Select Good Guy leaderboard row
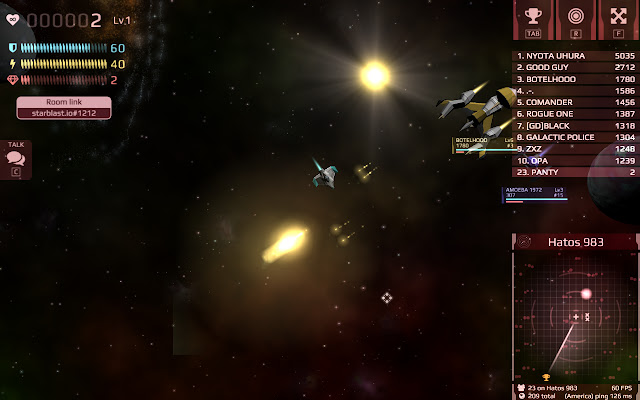Image resolution: width=640 pixels, height=400 pixels. point(575,67)
